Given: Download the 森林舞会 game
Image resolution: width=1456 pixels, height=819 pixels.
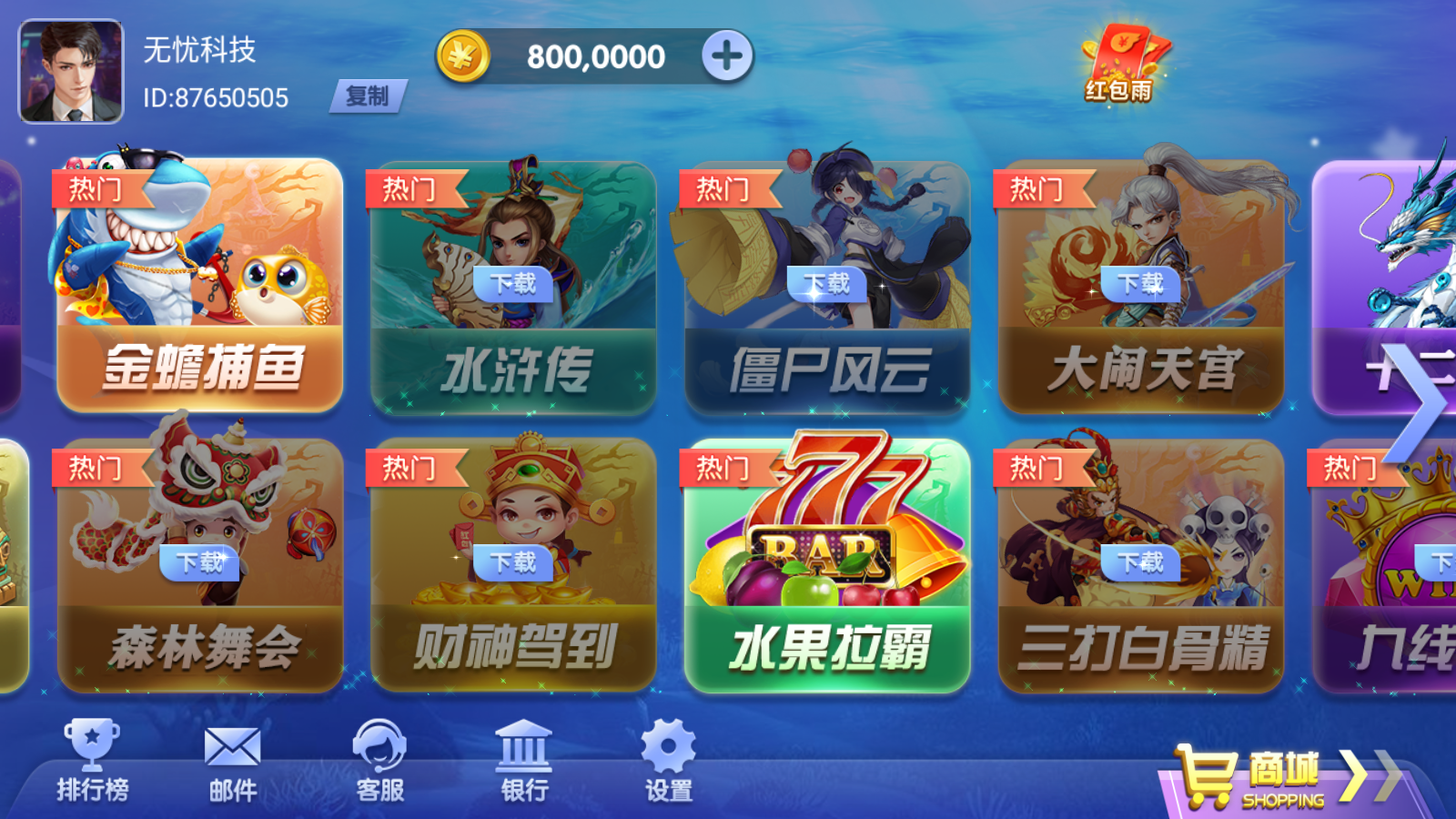Looking at the screenshot, I should click(x=198, y=564).
